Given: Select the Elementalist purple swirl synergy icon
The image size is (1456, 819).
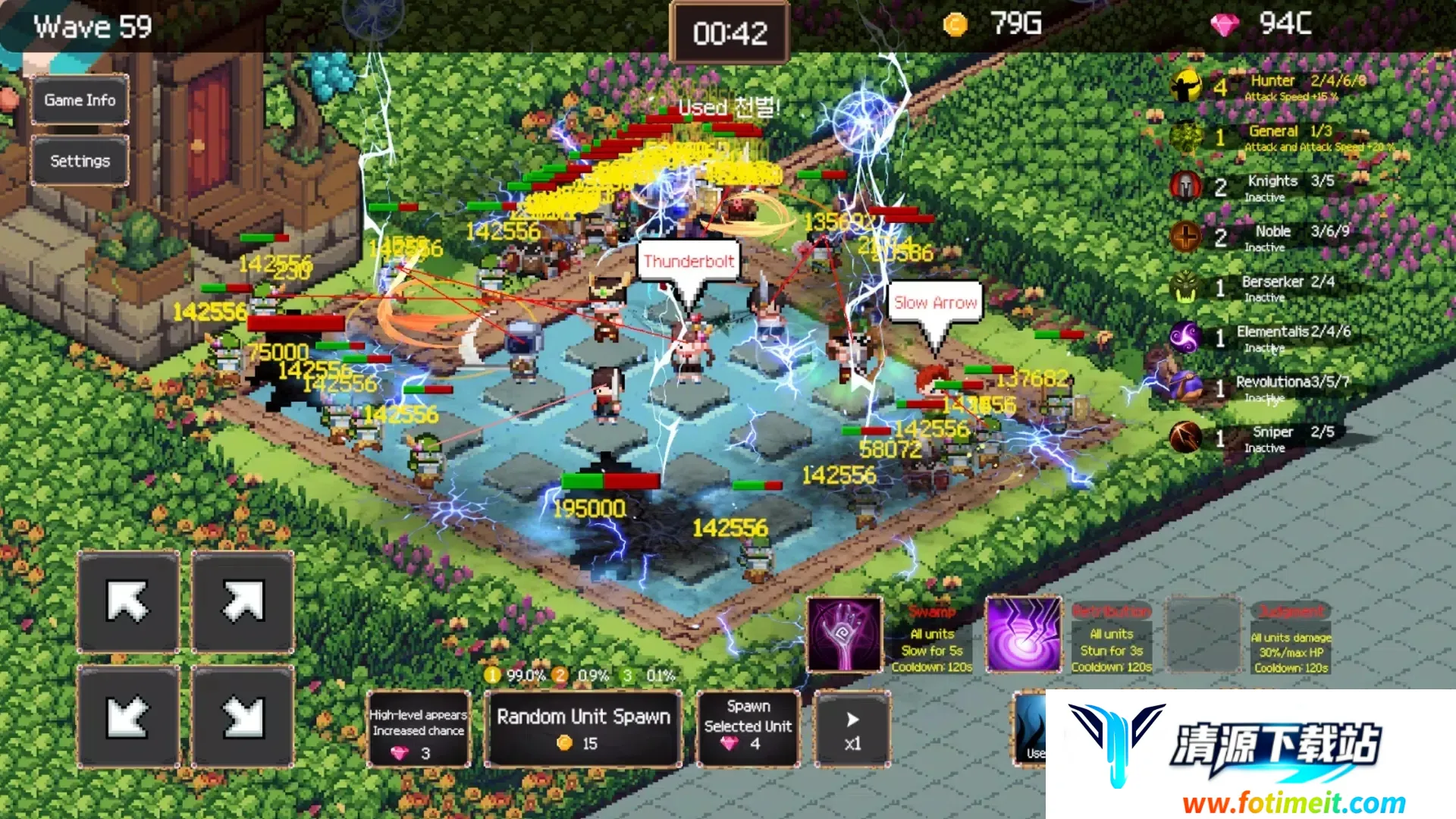Looking at the screenshot, I should (1186, 337).
